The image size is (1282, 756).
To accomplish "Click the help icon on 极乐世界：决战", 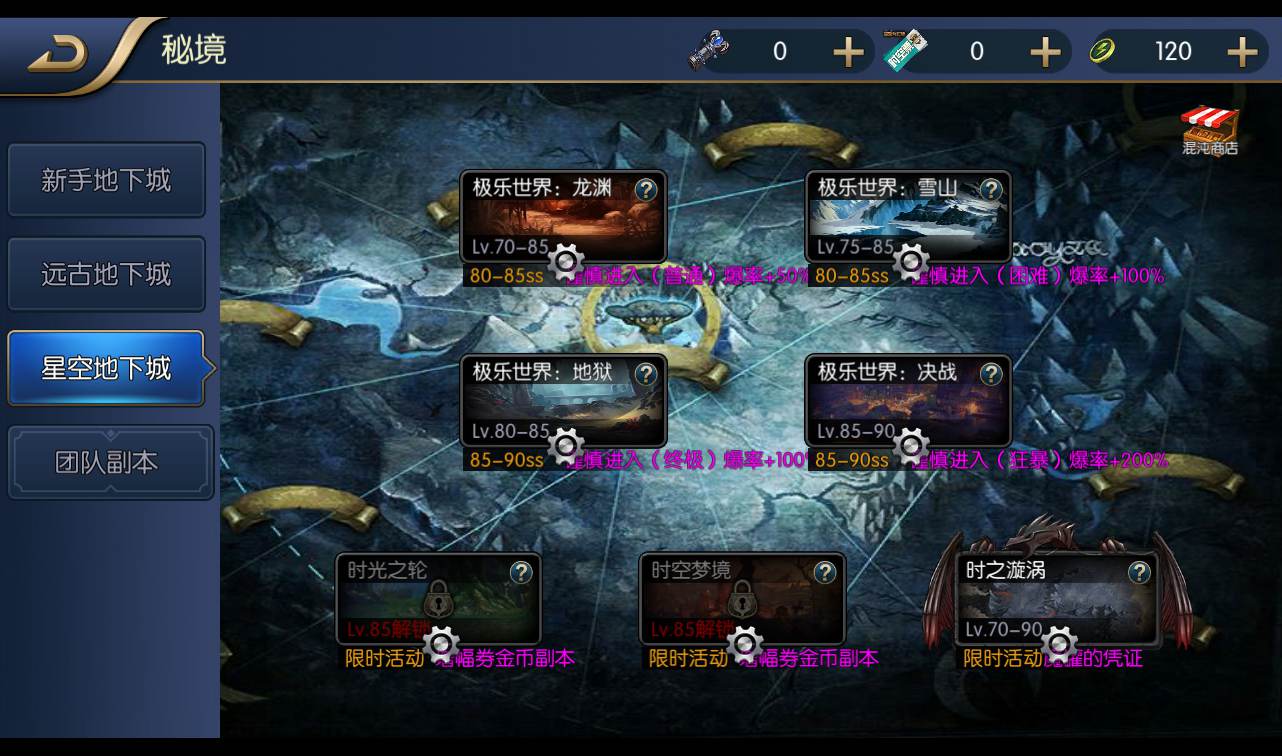I will point(991,375).
